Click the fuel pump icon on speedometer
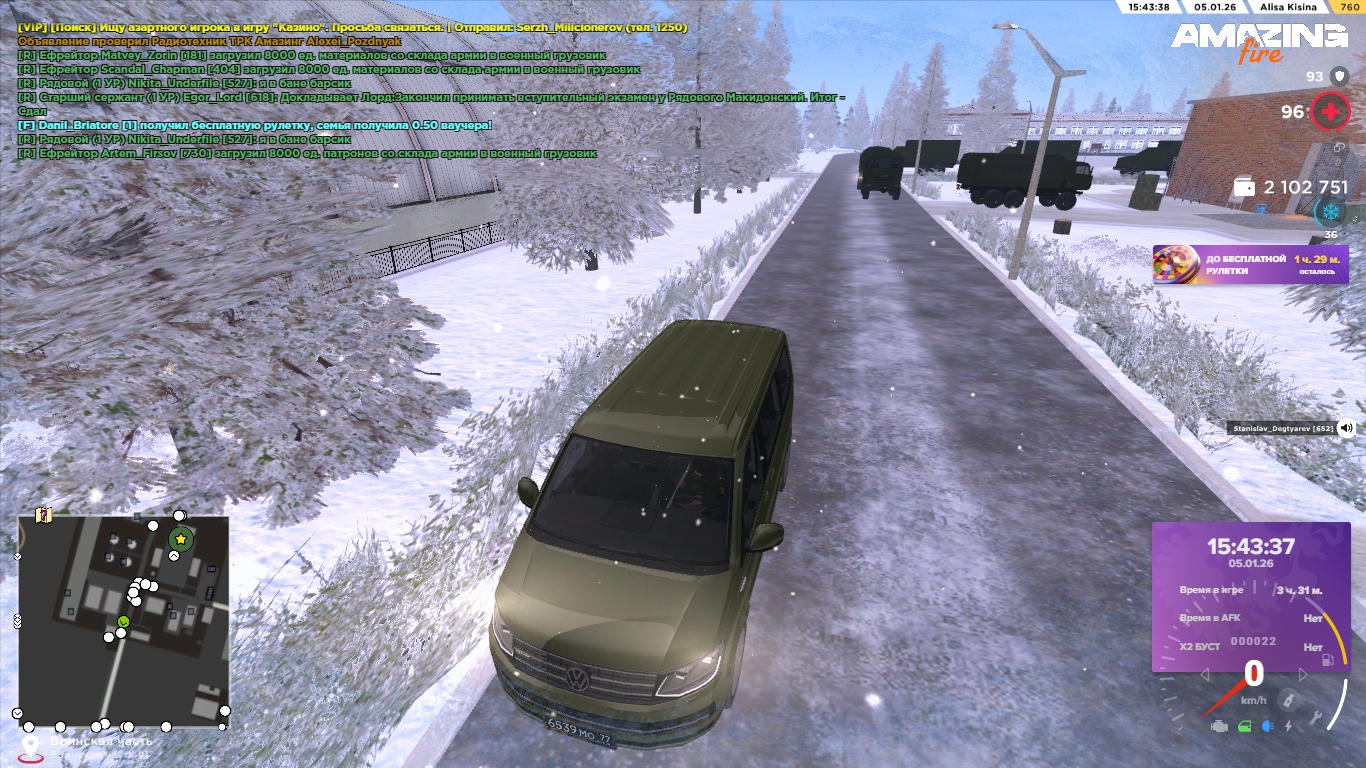Screen dimensions: 1366x768 click(x=1327, y=659)
